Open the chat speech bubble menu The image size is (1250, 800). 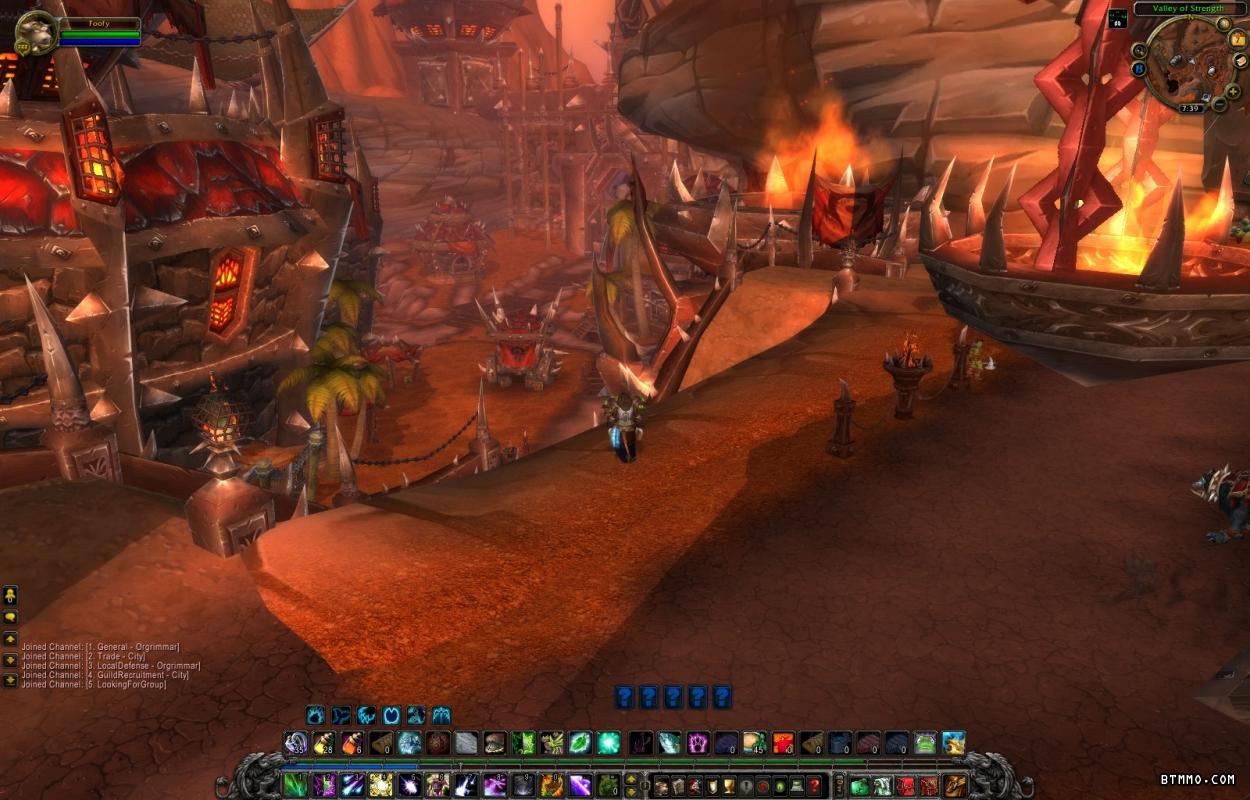click(x=10, y=618)
